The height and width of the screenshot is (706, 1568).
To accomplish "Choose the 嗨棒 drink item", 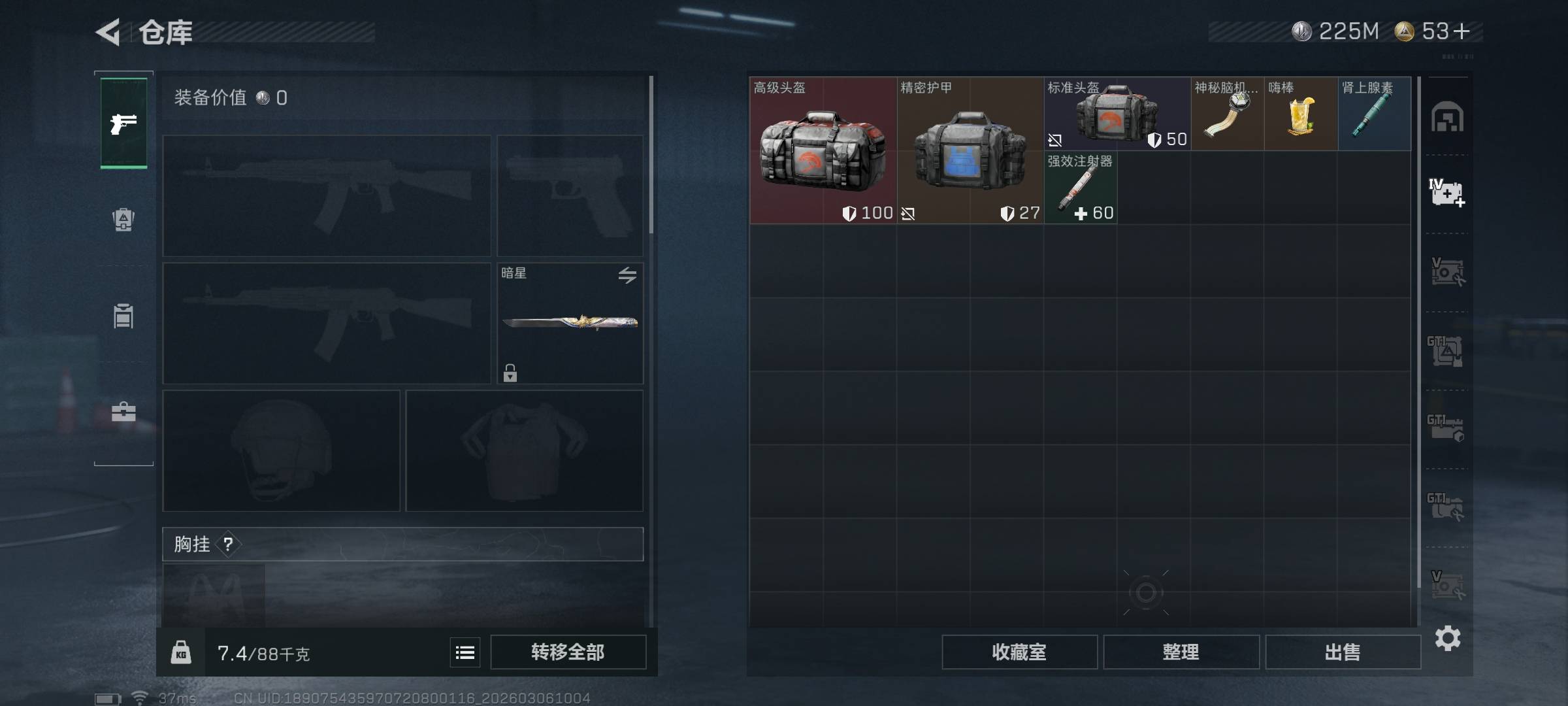I will click(x=1300, y=114).
